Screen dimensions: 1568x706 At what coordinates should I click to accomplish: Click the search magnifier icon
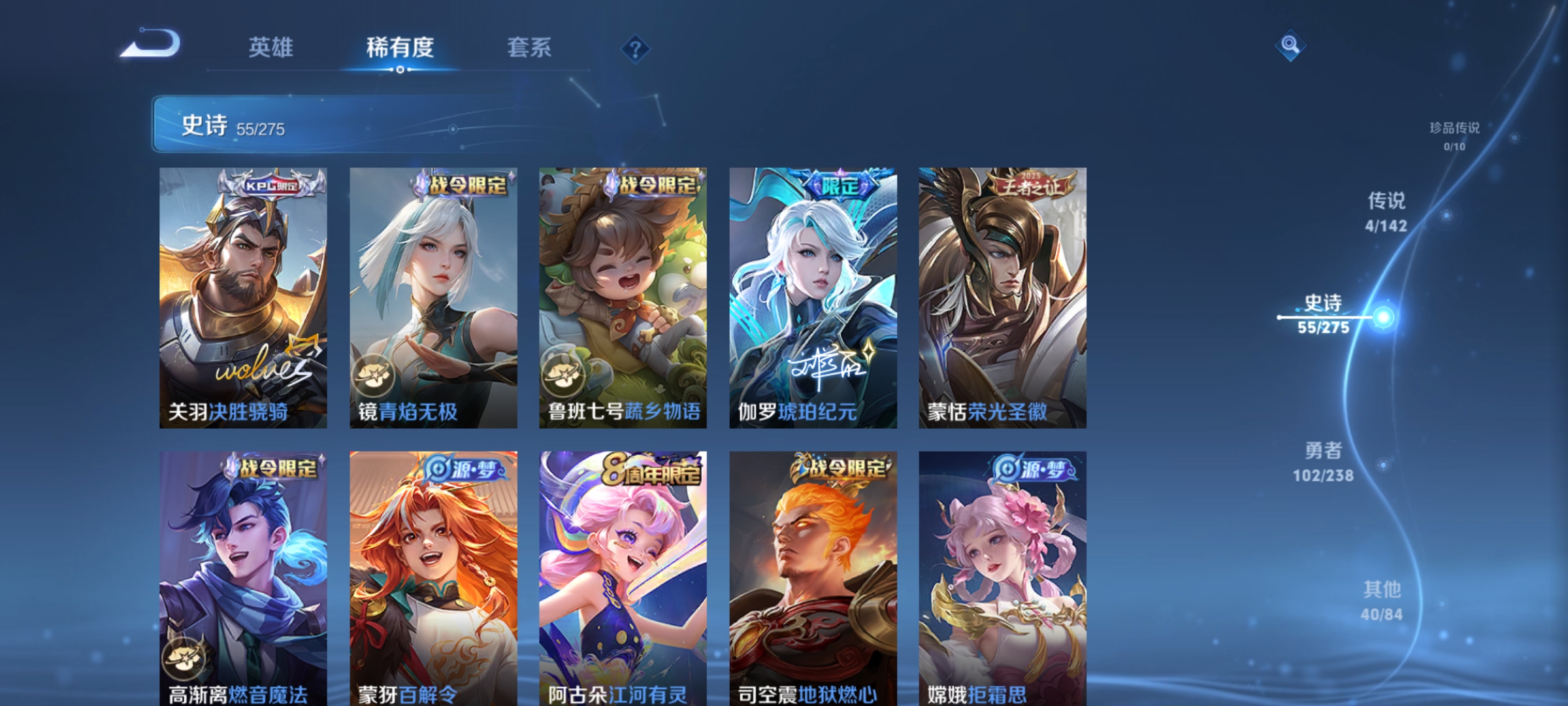pos(1290,46)
